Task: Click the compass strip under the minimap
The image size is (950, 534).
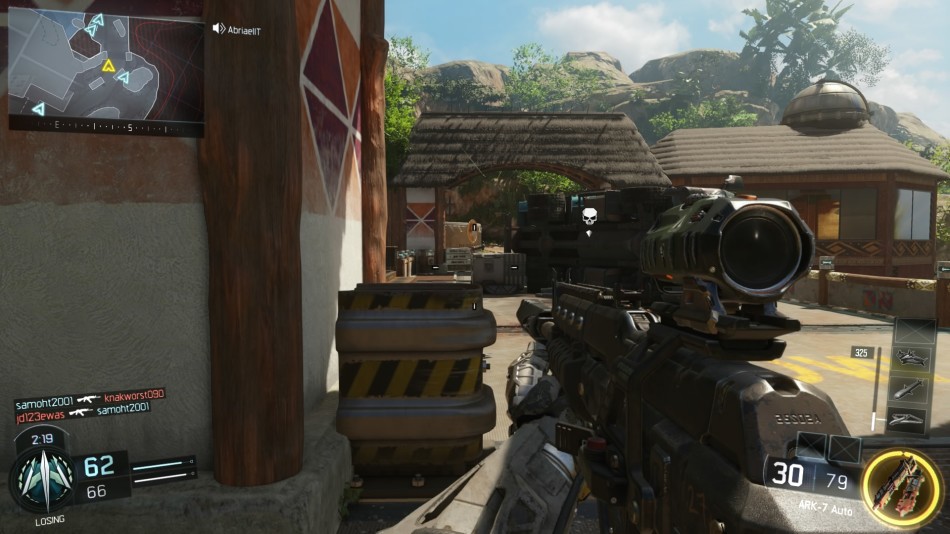Action: click(x=106, y=127)
